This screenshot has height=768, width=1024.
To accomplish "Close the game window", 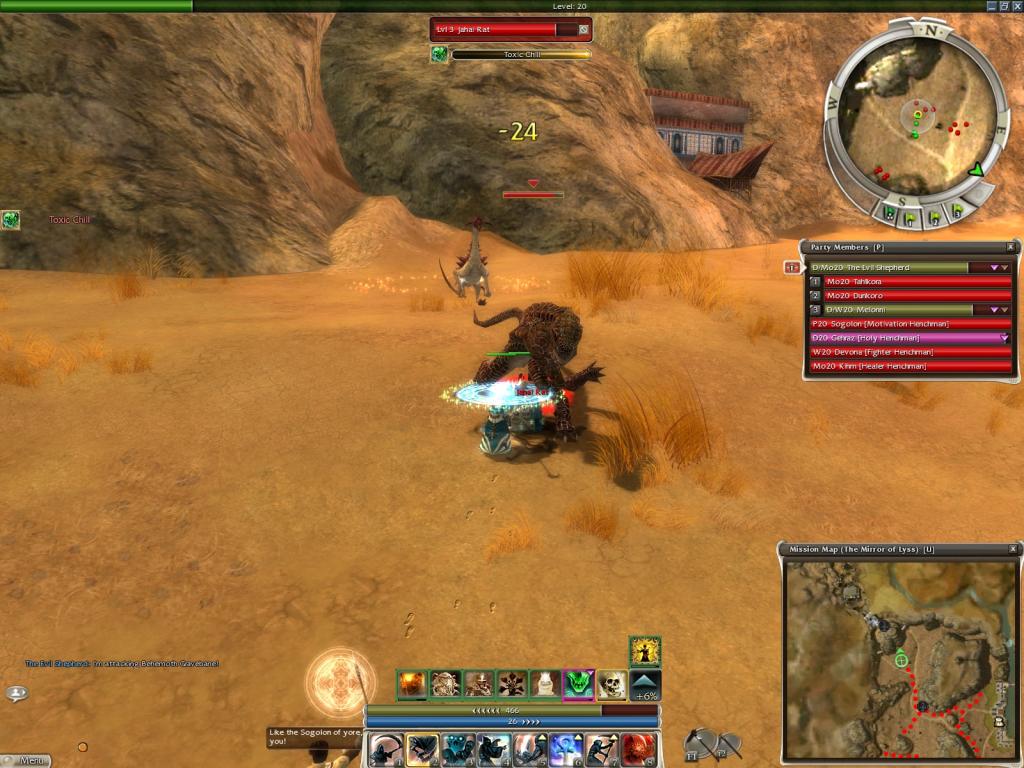I will click(x=1015, y=6).
